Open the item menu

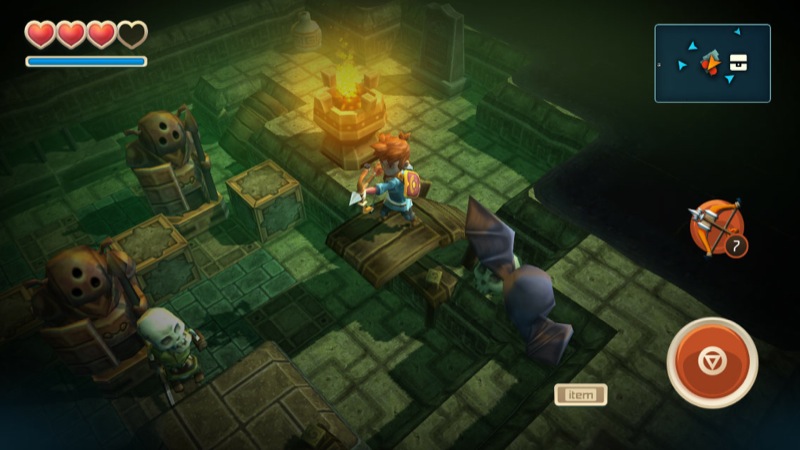click(x=581, y=394)
